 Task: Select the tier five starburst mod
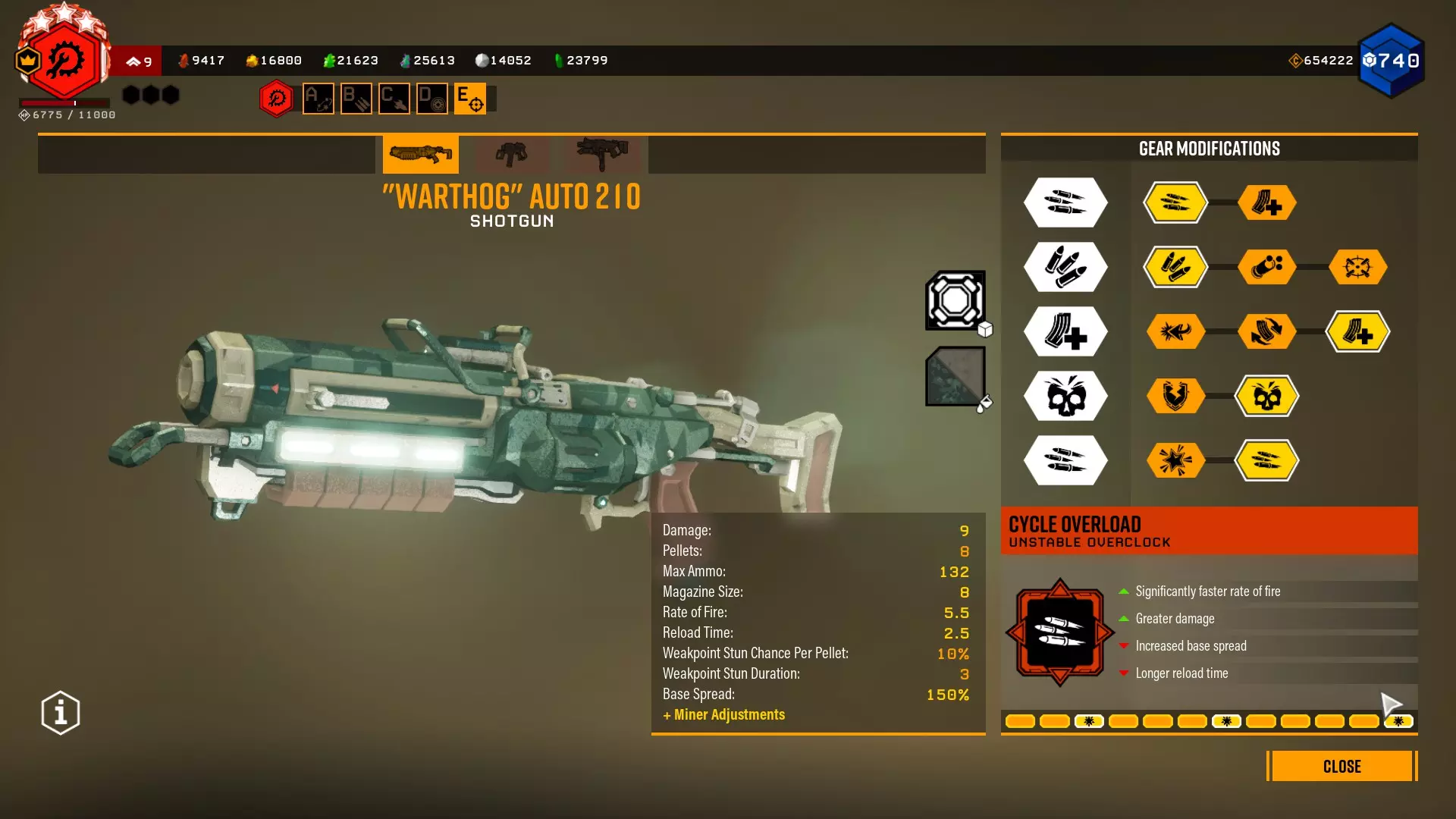coord(1175,460)
